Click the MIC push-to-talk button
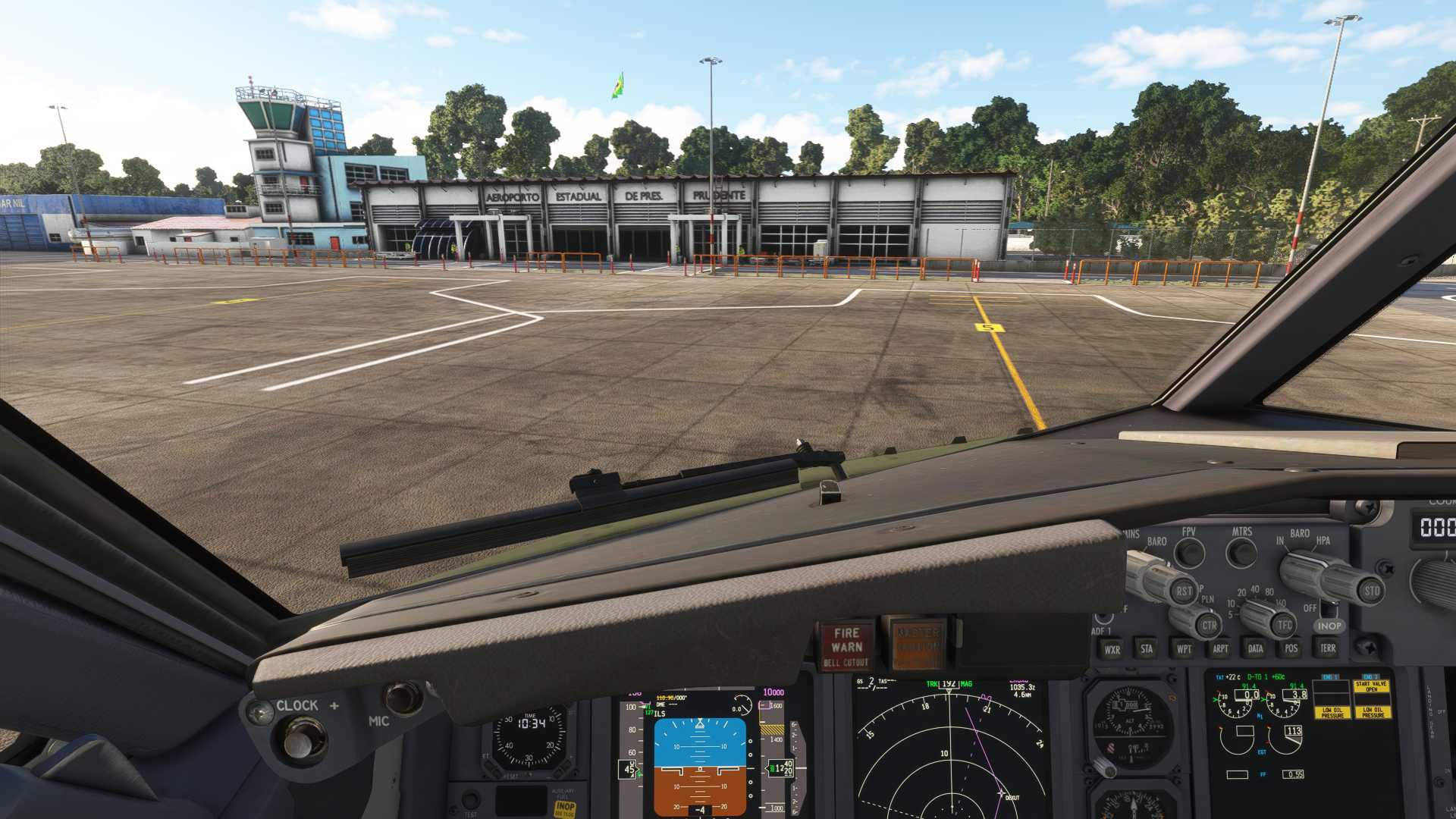Screen dimensions: 1456x819 click(x=402, y=698)
